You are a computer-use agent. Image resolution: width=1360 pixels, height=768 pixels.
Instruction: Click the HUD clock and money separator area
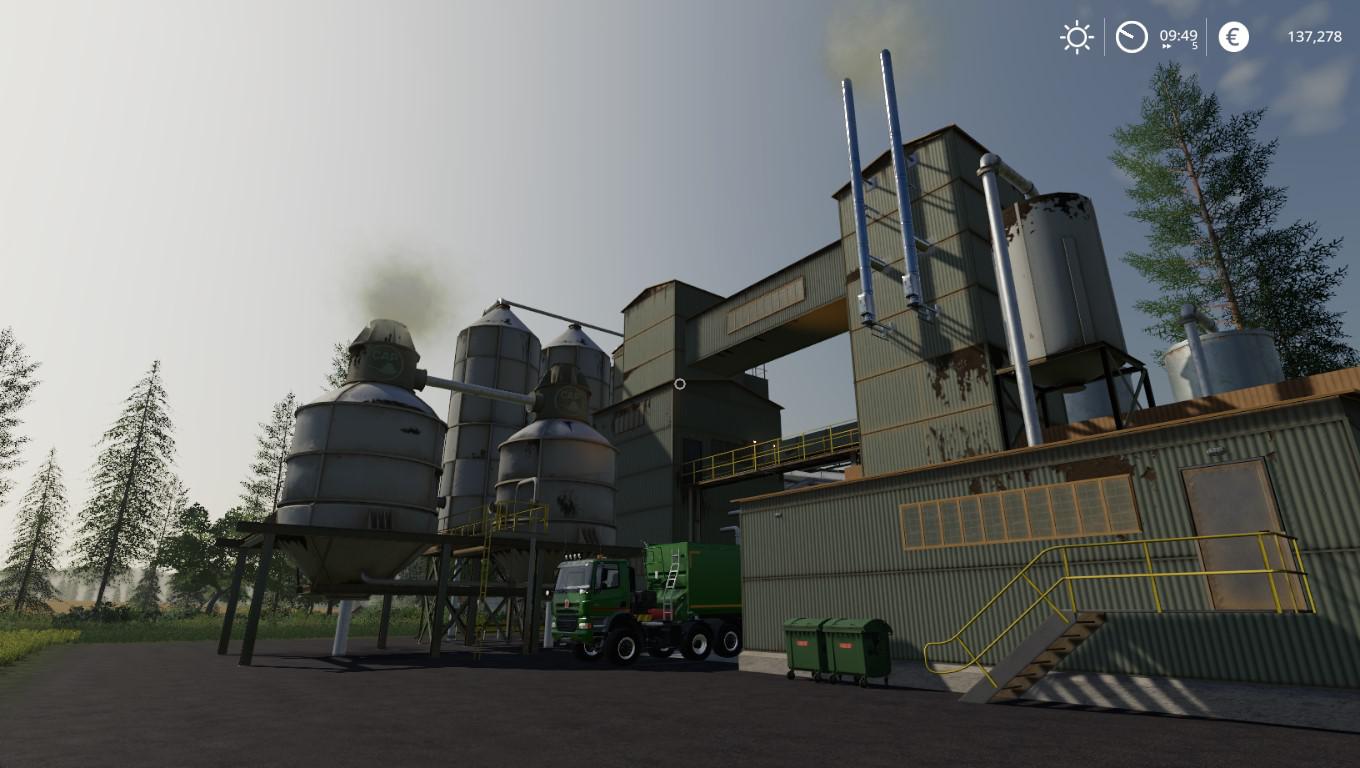1207,37
